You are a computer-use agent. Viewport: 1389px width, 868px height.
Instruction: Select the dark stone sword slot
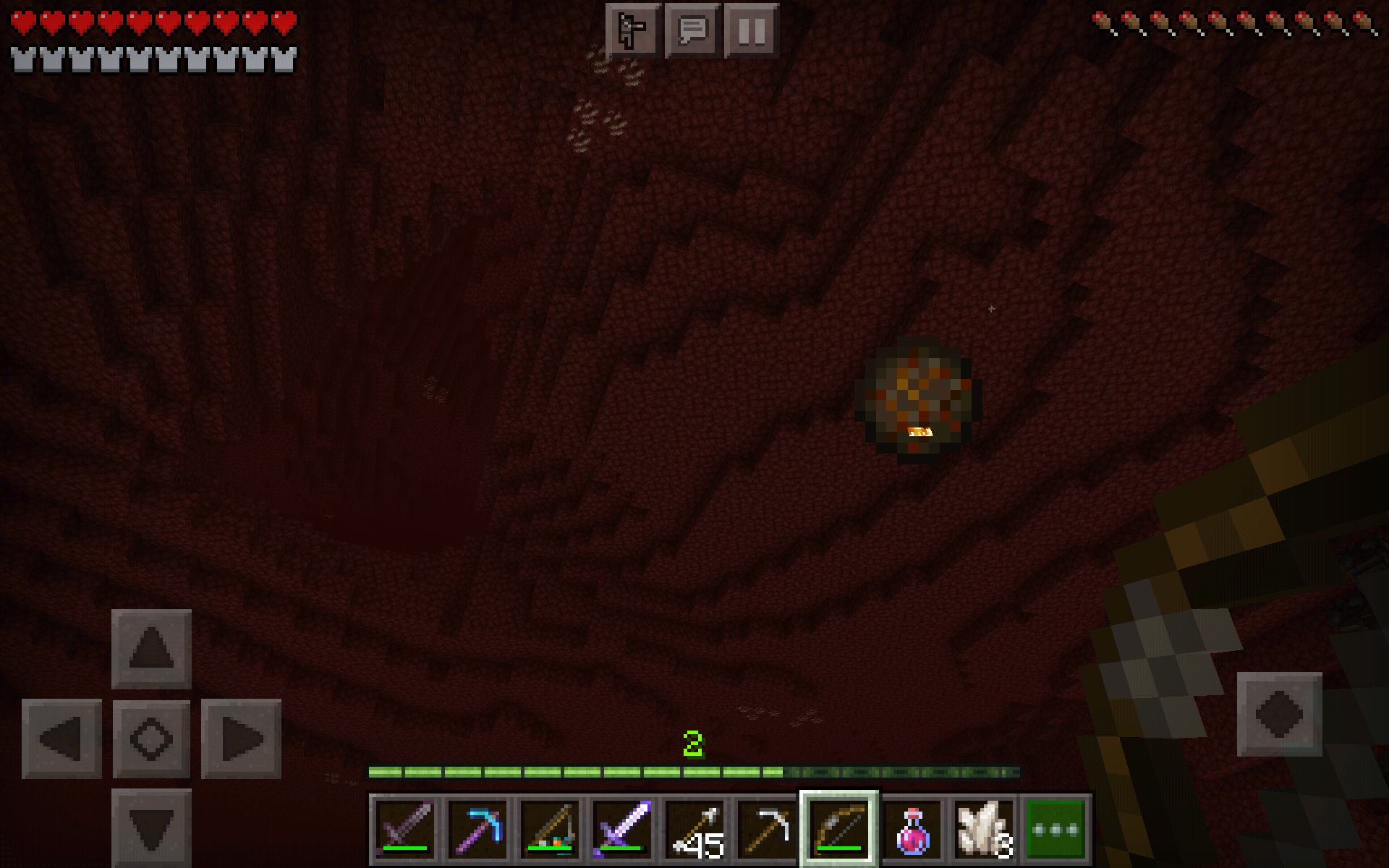tap(405, 829)
